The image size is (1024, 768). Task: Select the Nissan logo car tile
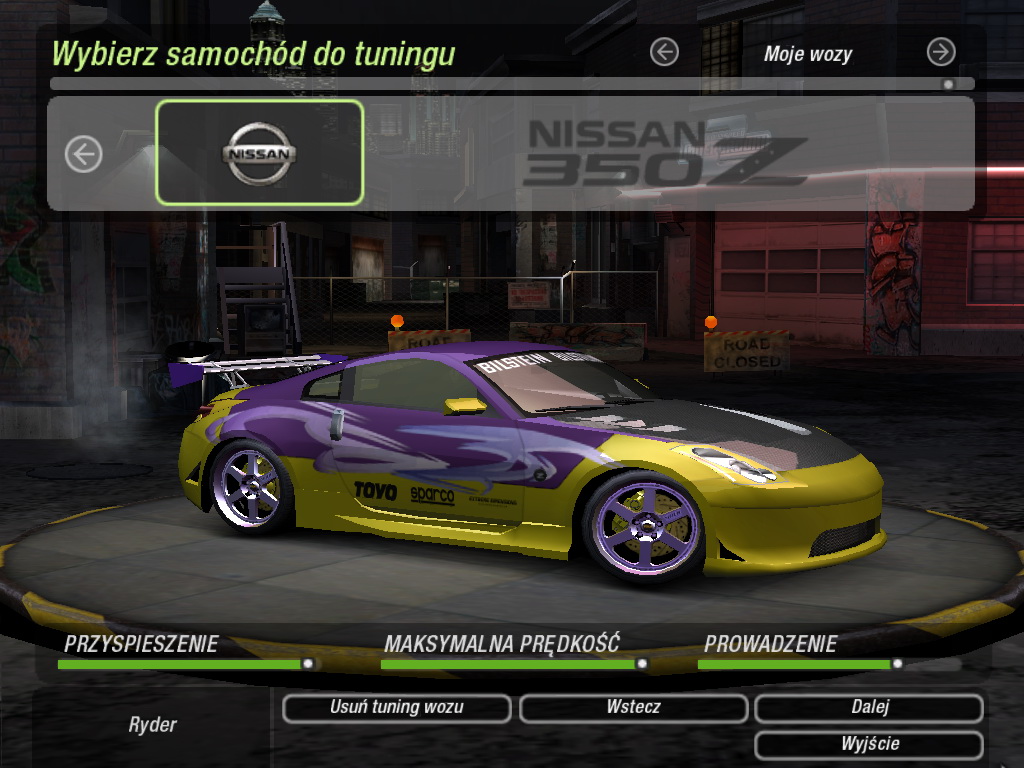click(x=259, y=153)
